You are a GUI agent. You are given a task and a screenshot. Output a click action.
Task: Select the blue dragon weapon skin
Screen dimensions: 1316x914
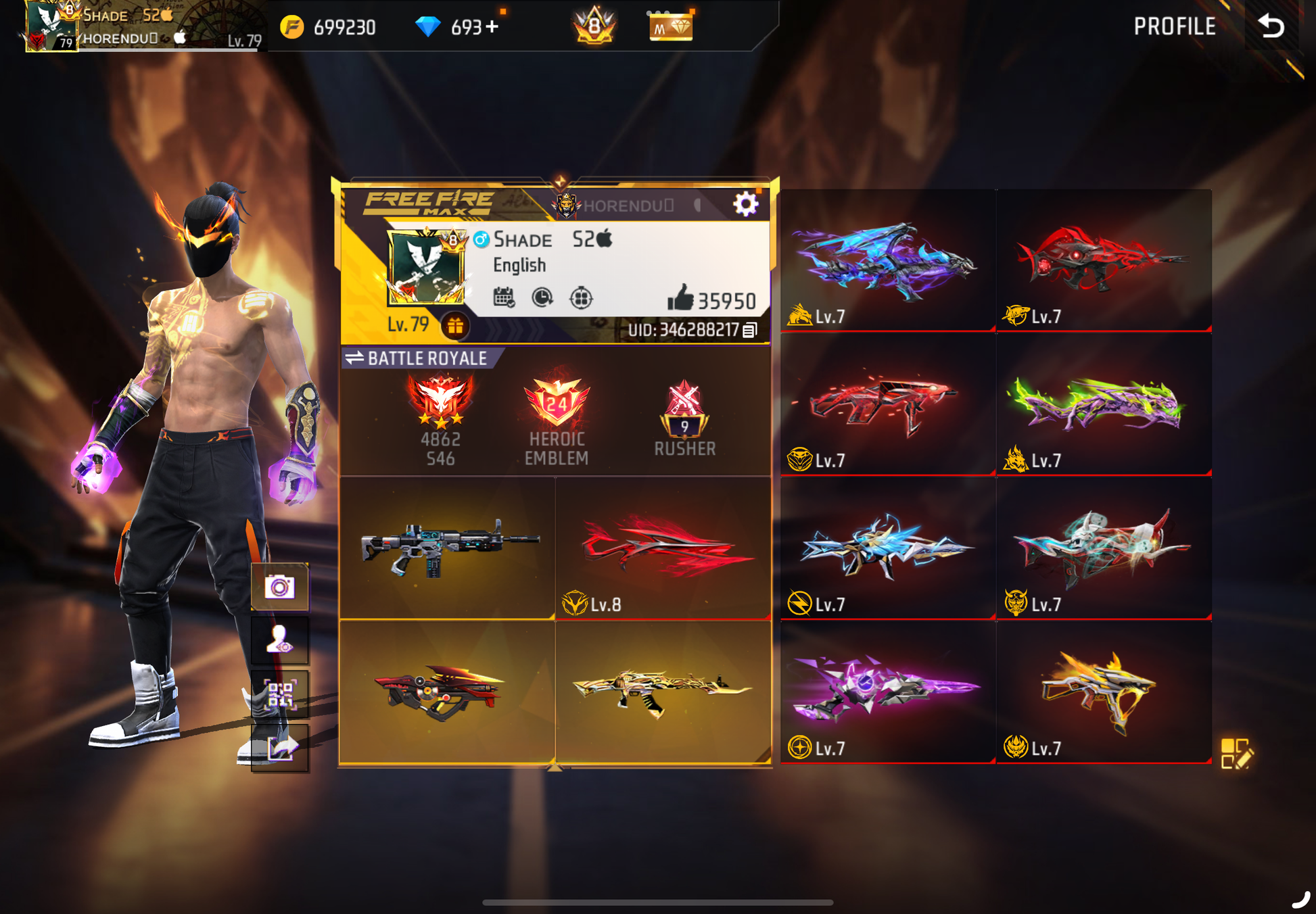click(x=887, y=260)
